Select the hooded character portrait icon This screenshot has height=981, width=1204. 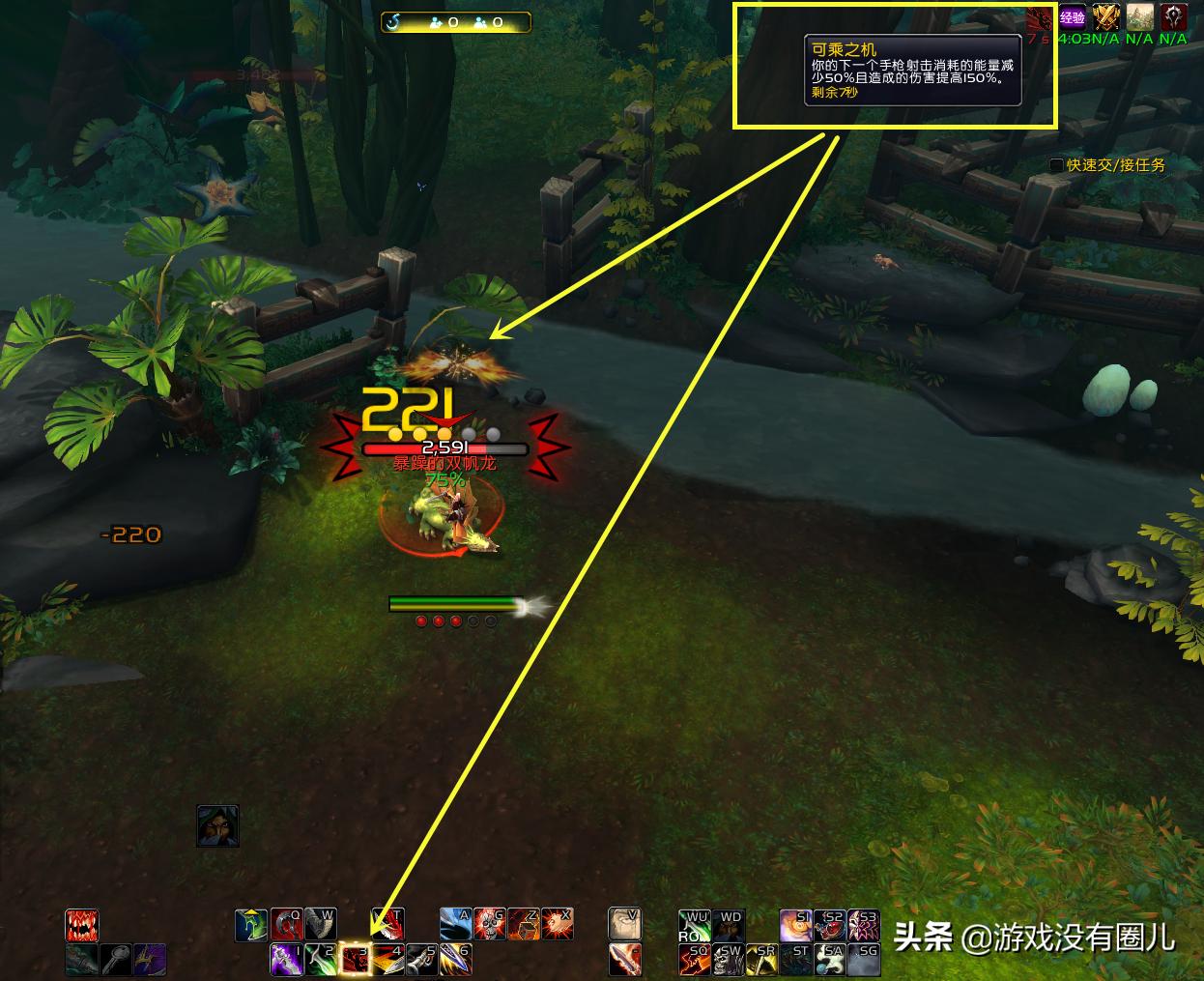point(217,826)
